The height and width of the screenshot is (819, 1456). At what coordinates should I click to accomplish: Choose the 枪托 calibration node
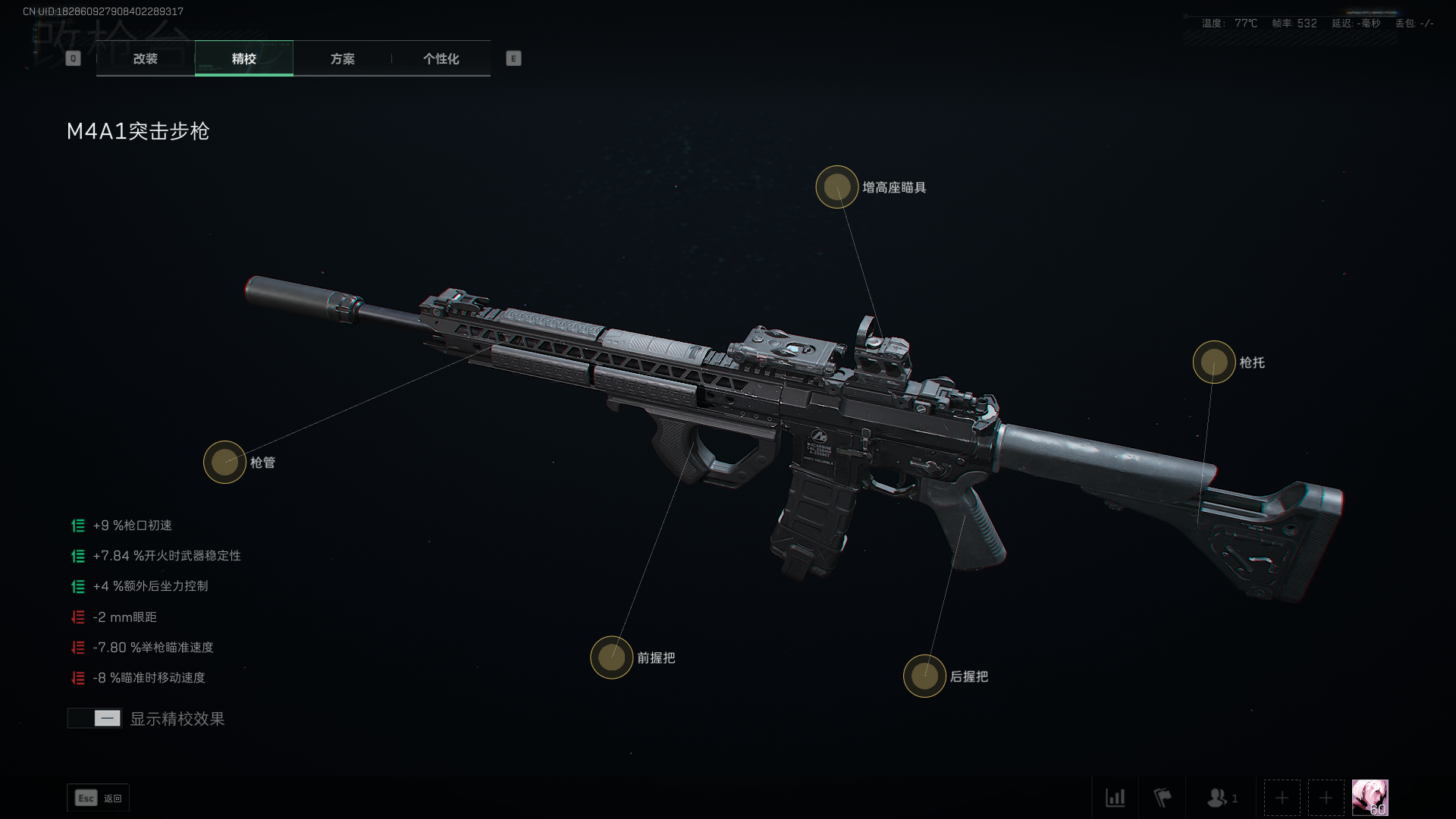point(1213,362)
